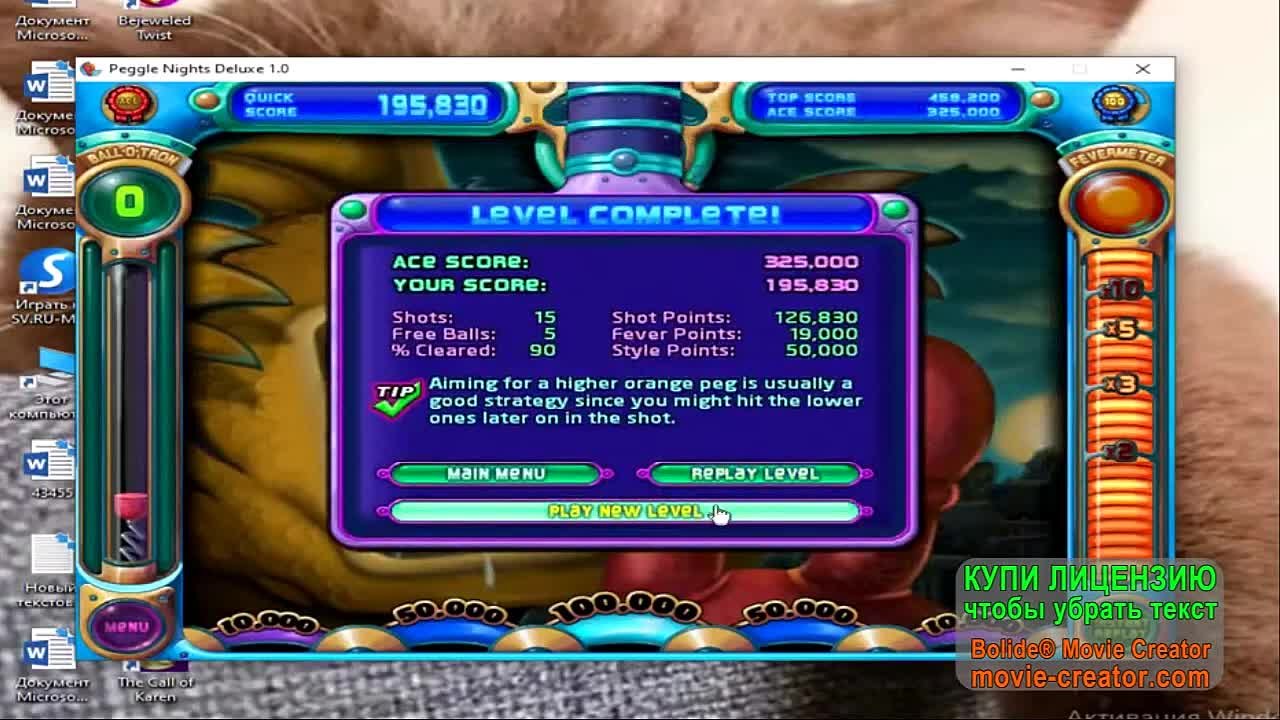
Task: Click the x5 multiplier marker on the Fevermeter
Action: click(1124, 330)
